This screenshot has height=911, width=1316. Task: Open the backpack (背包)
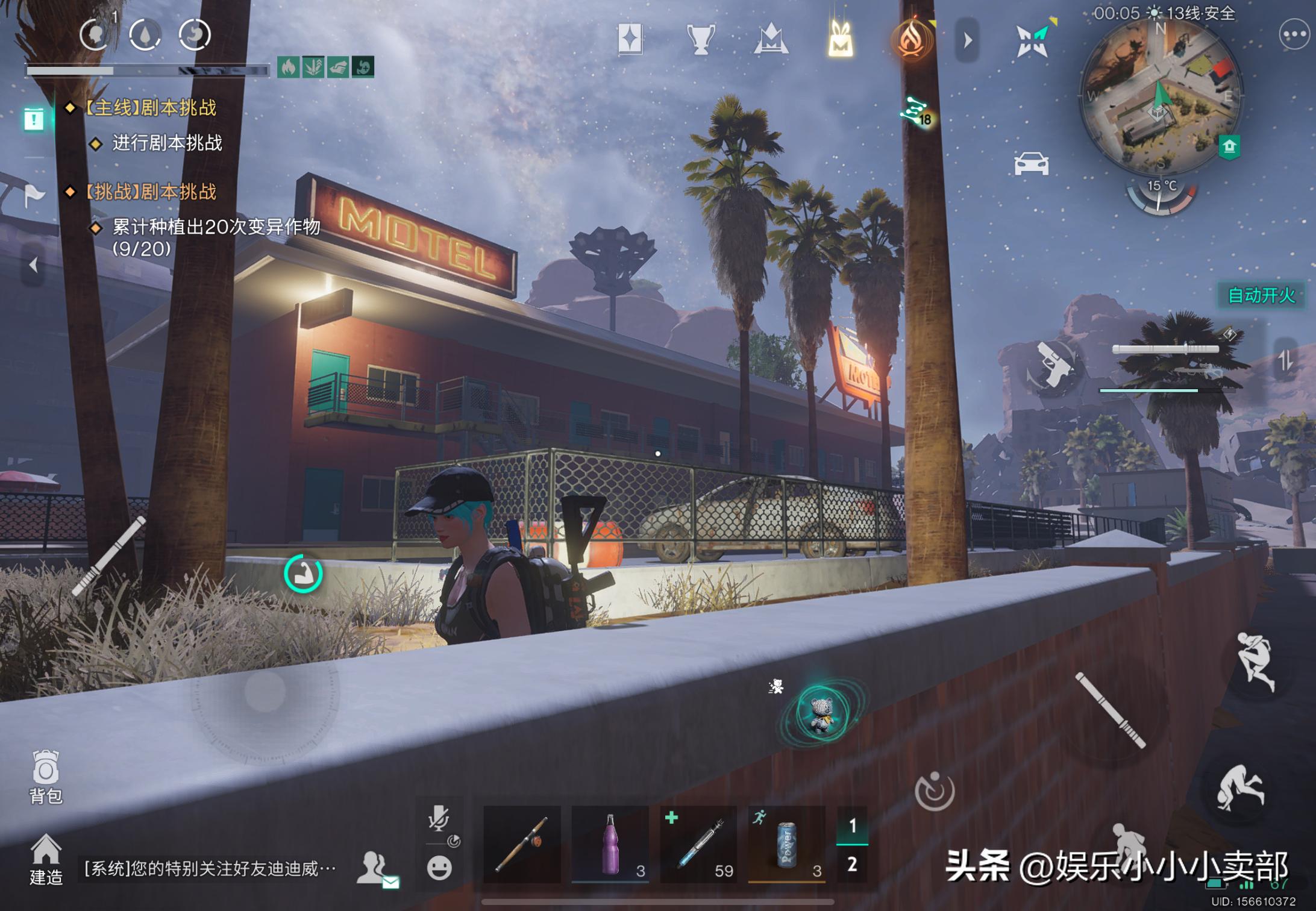[x=46, y=776]
